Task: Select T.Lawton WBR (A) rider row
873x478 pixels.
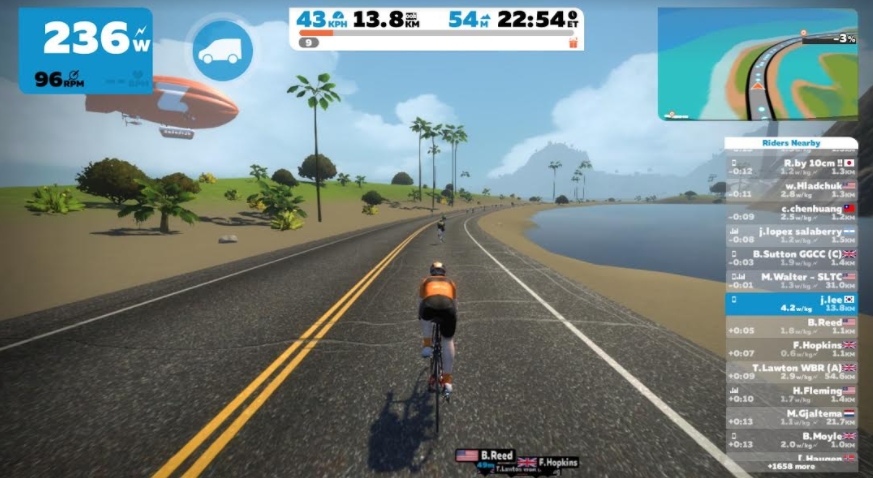Action: click(791, 372)
